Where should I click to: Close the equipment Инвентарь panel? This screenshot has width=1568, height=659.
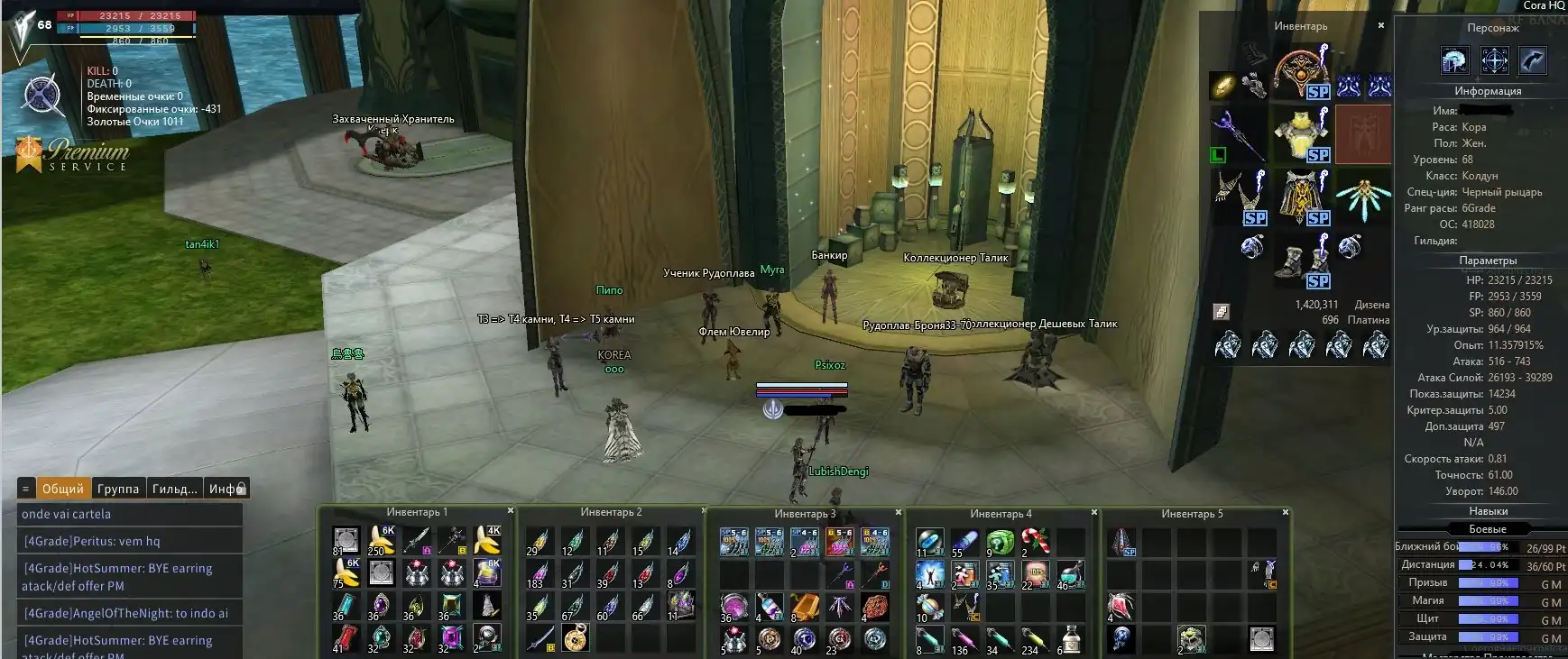(x=1380, y=26)
